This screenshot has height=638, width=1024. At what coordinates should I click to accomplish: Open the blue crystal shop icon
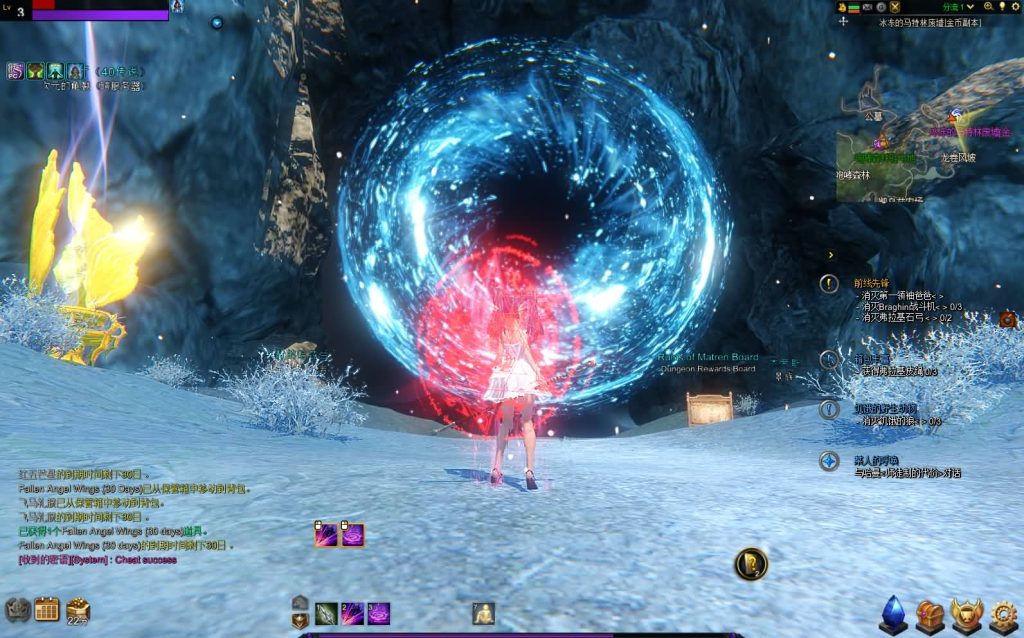point(893,615)
